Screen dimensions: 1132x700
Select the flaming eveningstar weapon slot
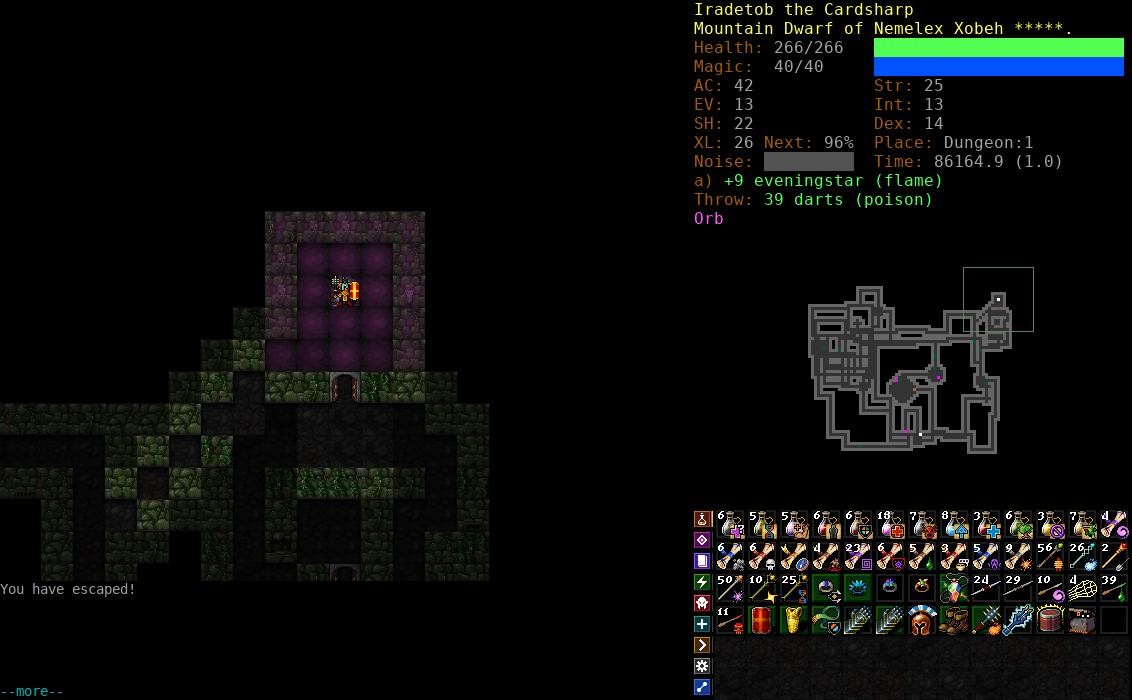[986, 620]
